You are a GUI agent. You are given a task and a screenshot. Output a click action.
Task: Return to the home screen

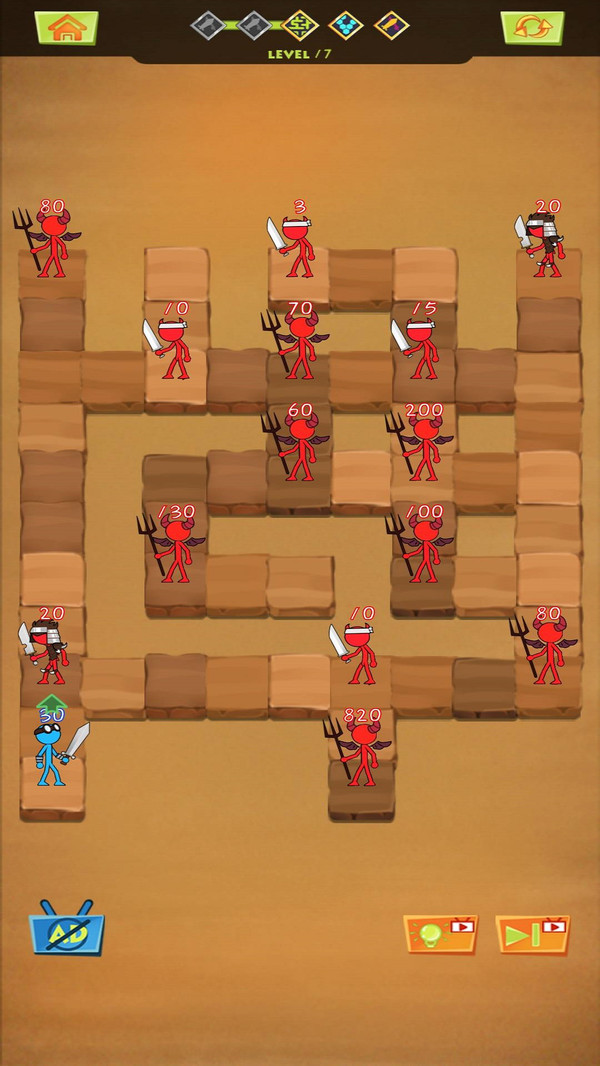[x=66, y=27]
